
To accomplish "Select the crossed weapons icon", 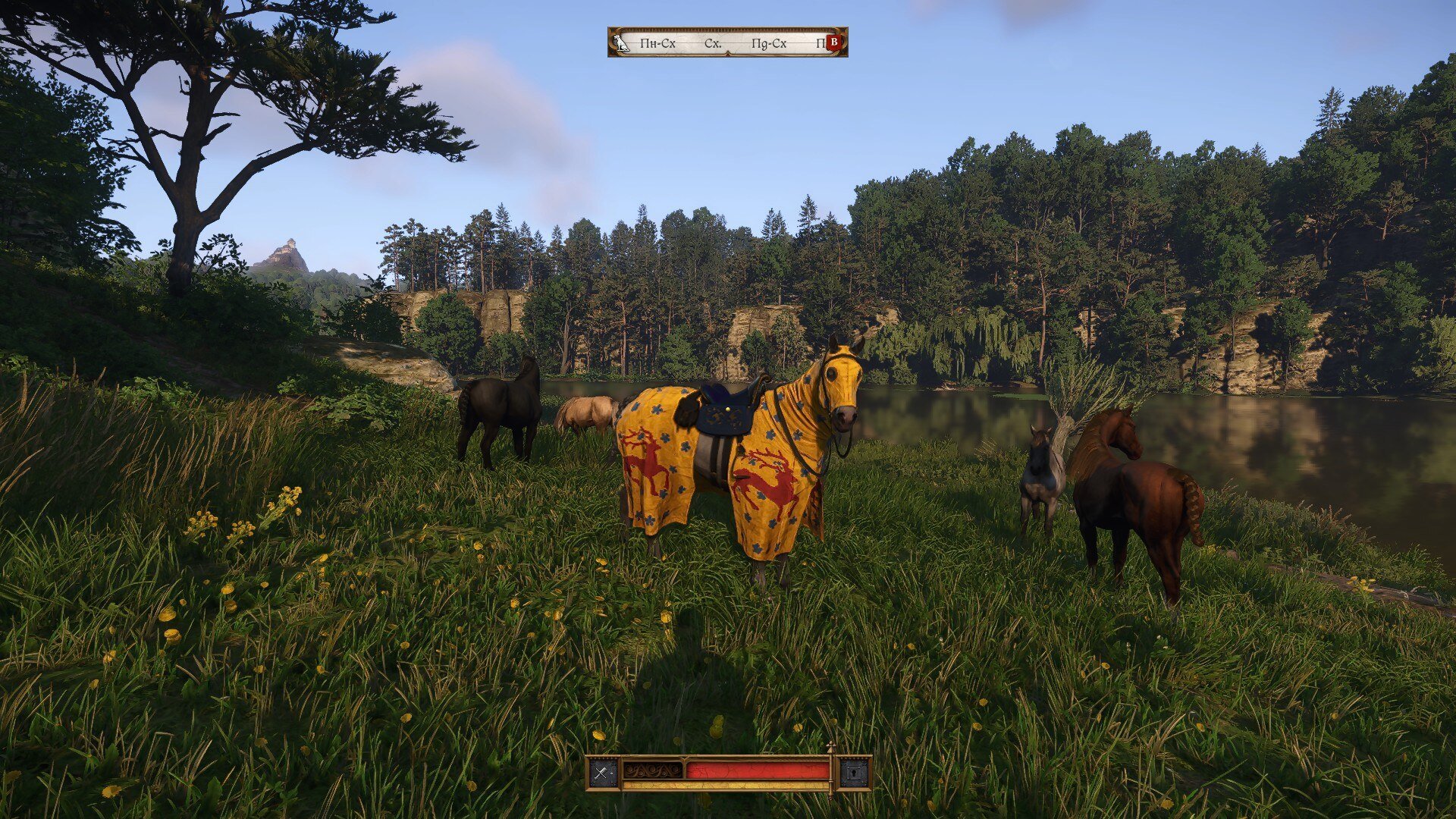I will click(x=604, y=773).
